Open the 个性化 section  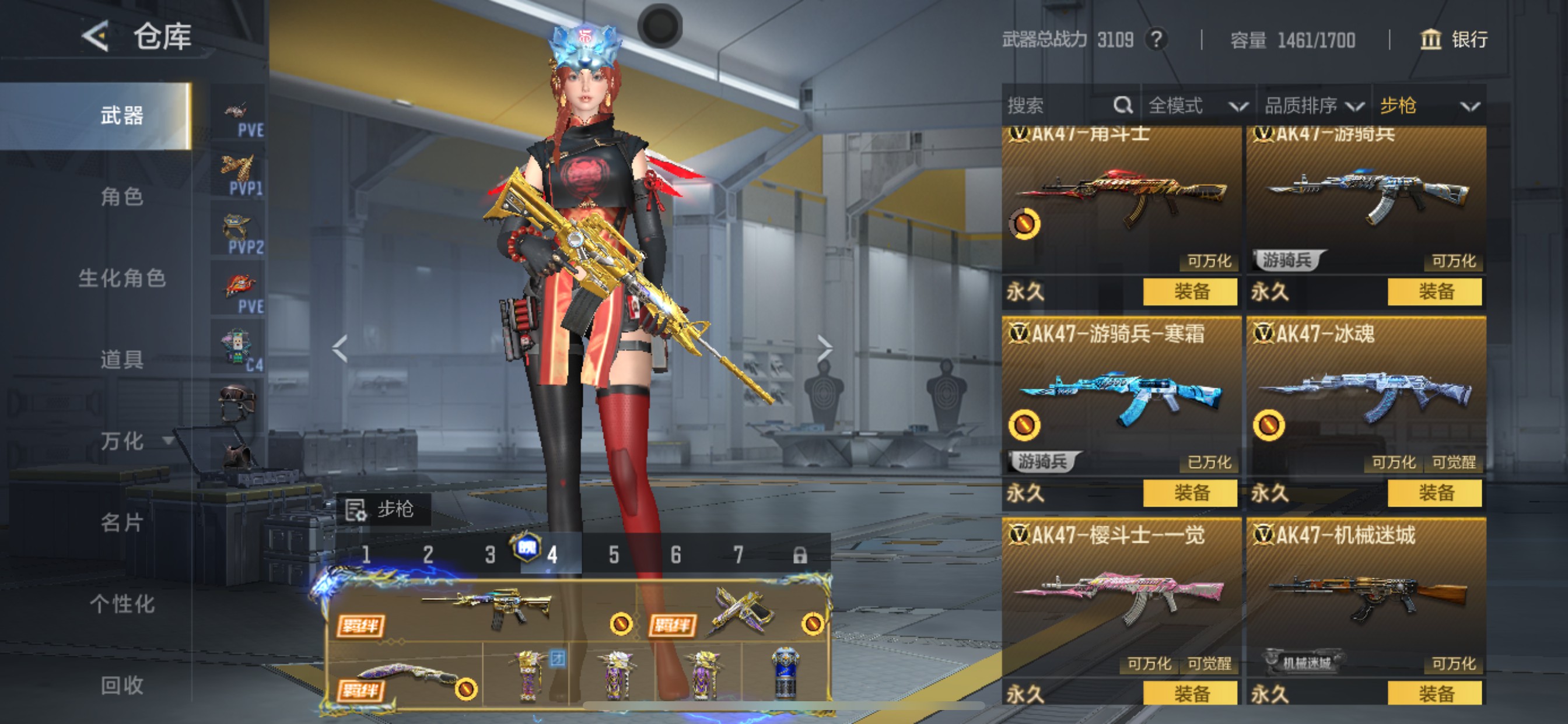click(x=122, y=603)
